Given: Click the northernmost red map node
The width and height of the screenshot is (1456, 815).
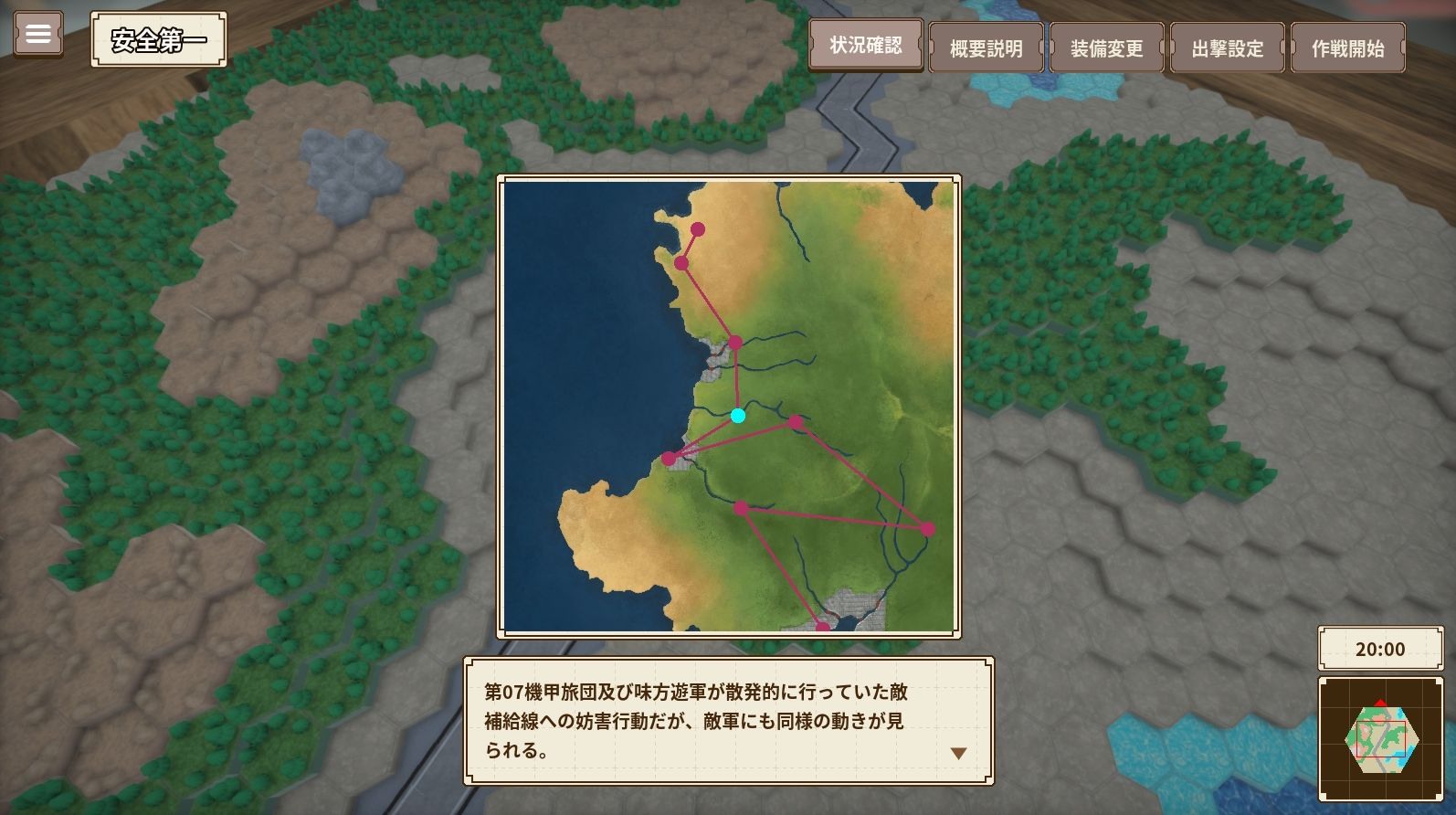Looking at the screenshot, I should click(x=699, y=228).
